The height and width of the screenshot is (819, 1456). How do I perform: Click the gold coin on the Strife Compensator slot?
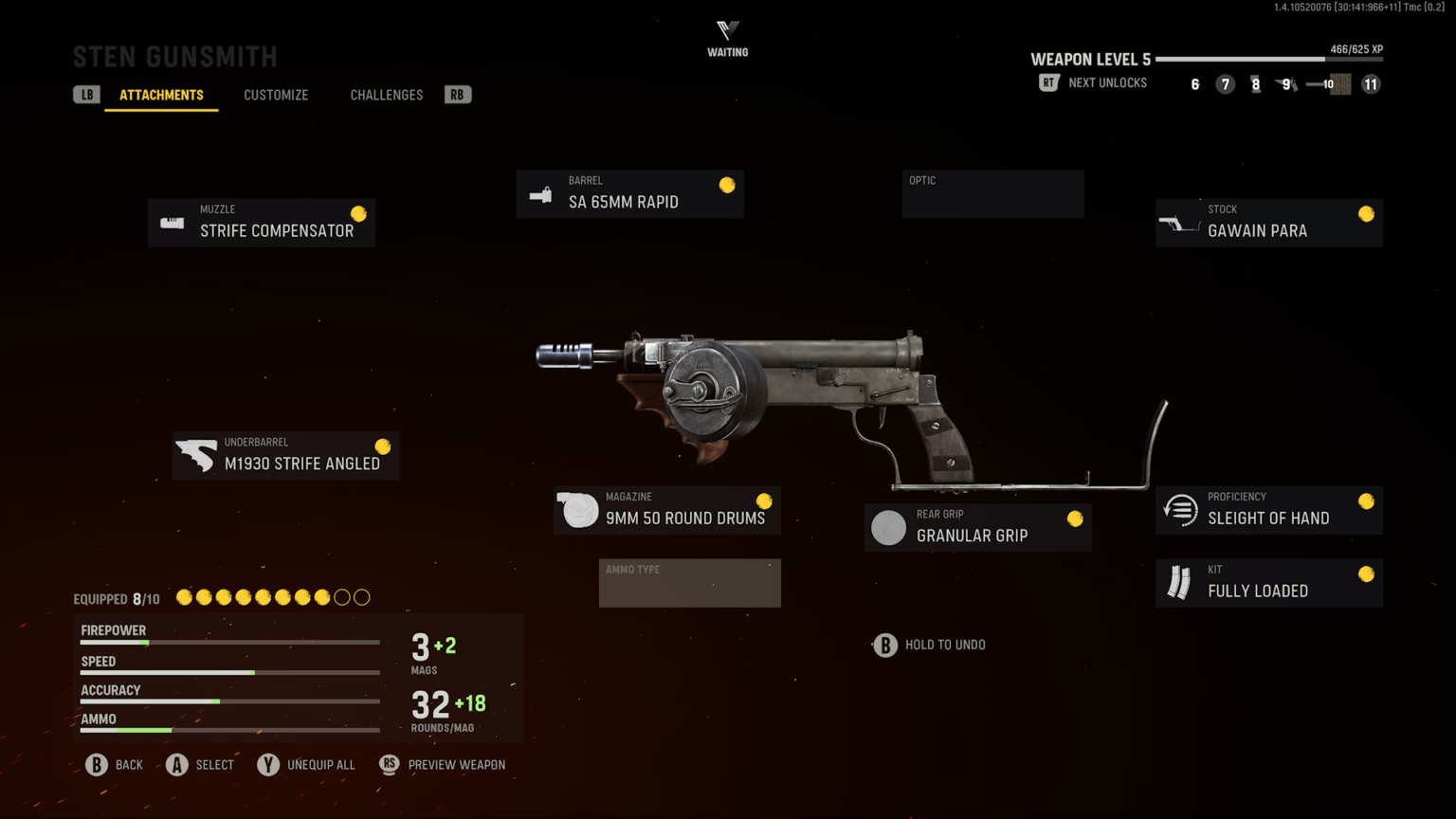tap(356, 211)
